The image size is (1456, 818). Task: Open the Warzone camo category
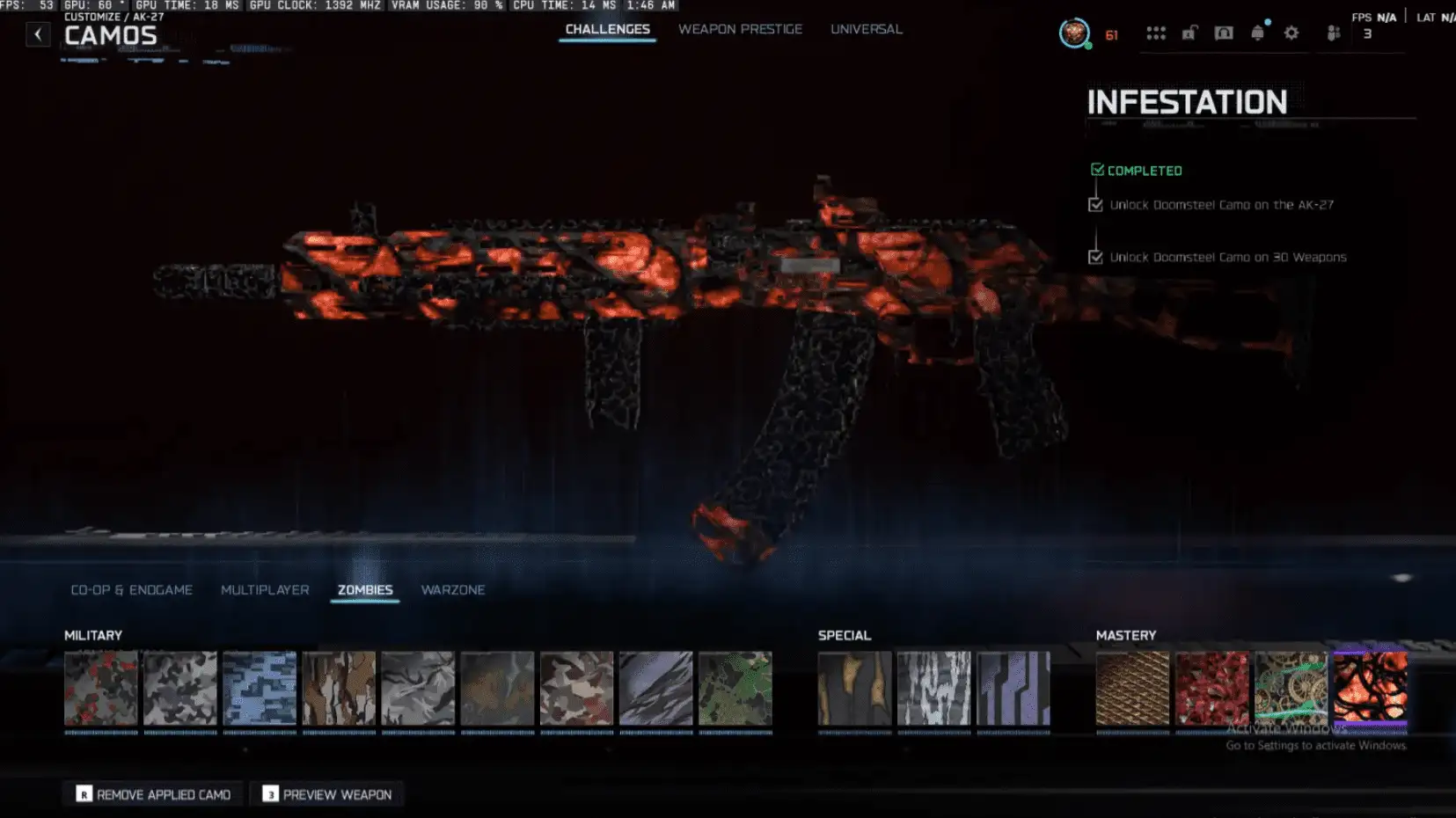pos(452,590)
